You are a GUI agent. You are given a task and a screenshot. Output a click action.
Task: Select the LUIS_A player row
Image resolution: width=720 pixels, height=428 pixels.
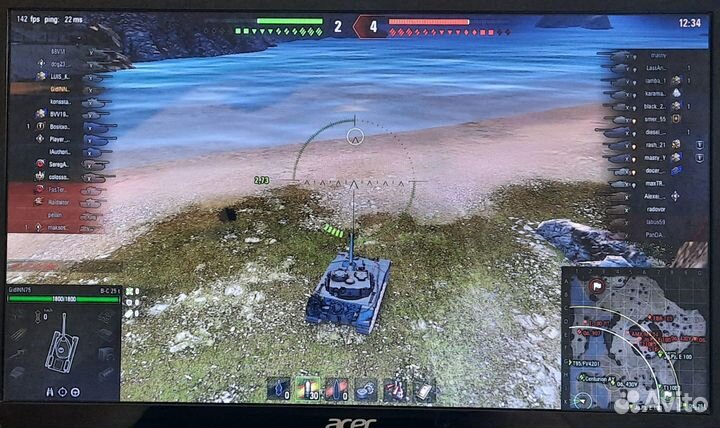(58, 76)
